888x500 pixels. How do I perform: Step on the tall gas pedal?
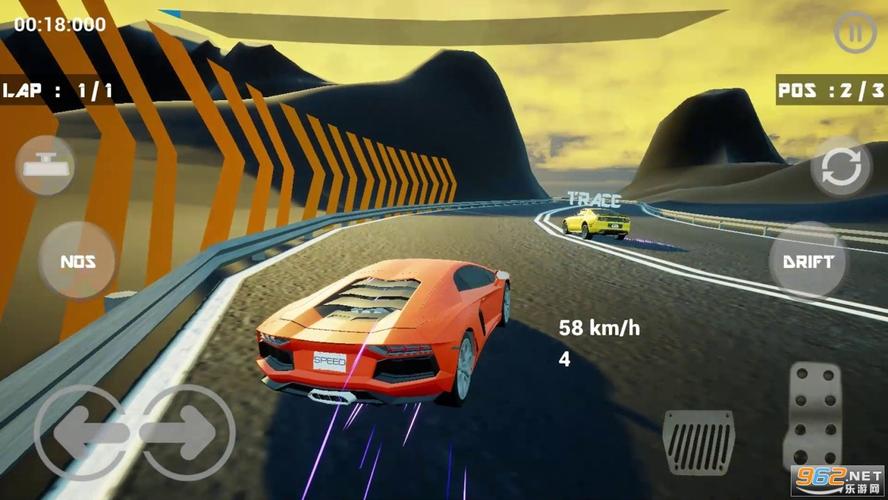[x=813, y=414]
